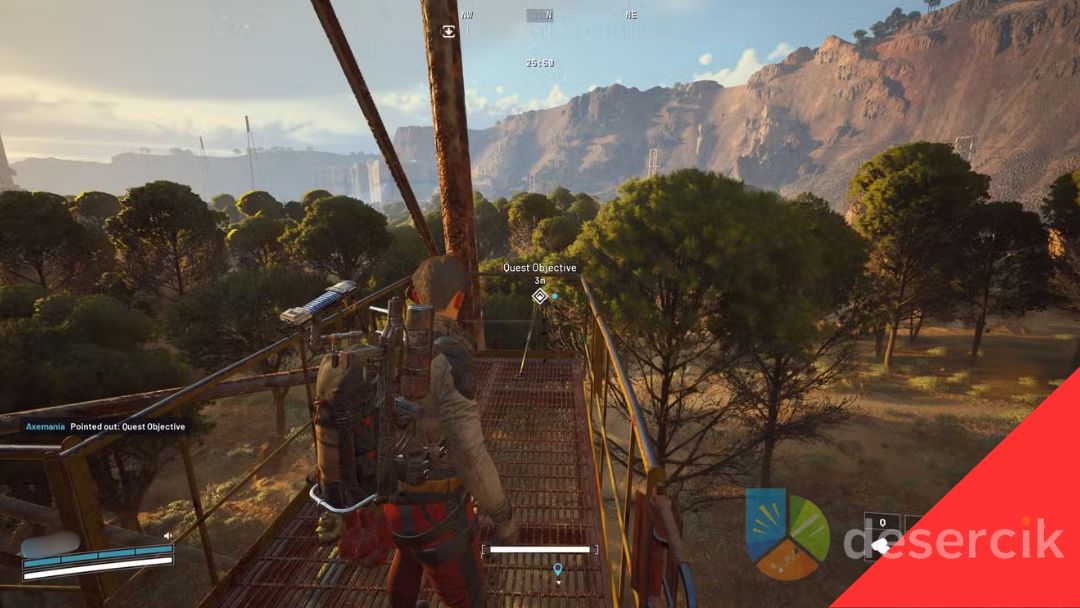Click the blue location pin marker

point(557,569)
